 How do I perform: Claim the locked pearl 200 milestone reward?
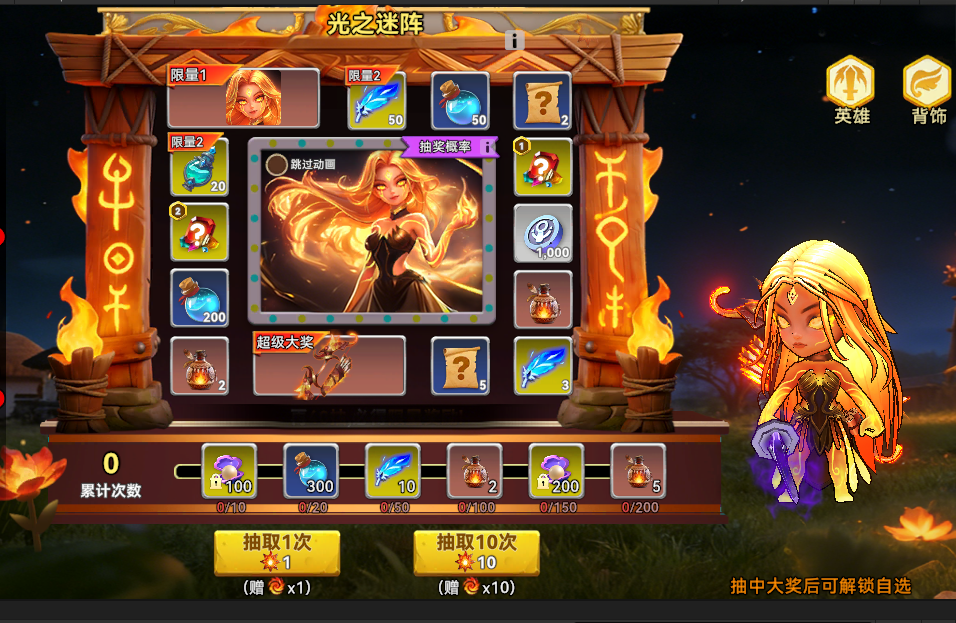[556, 472]
